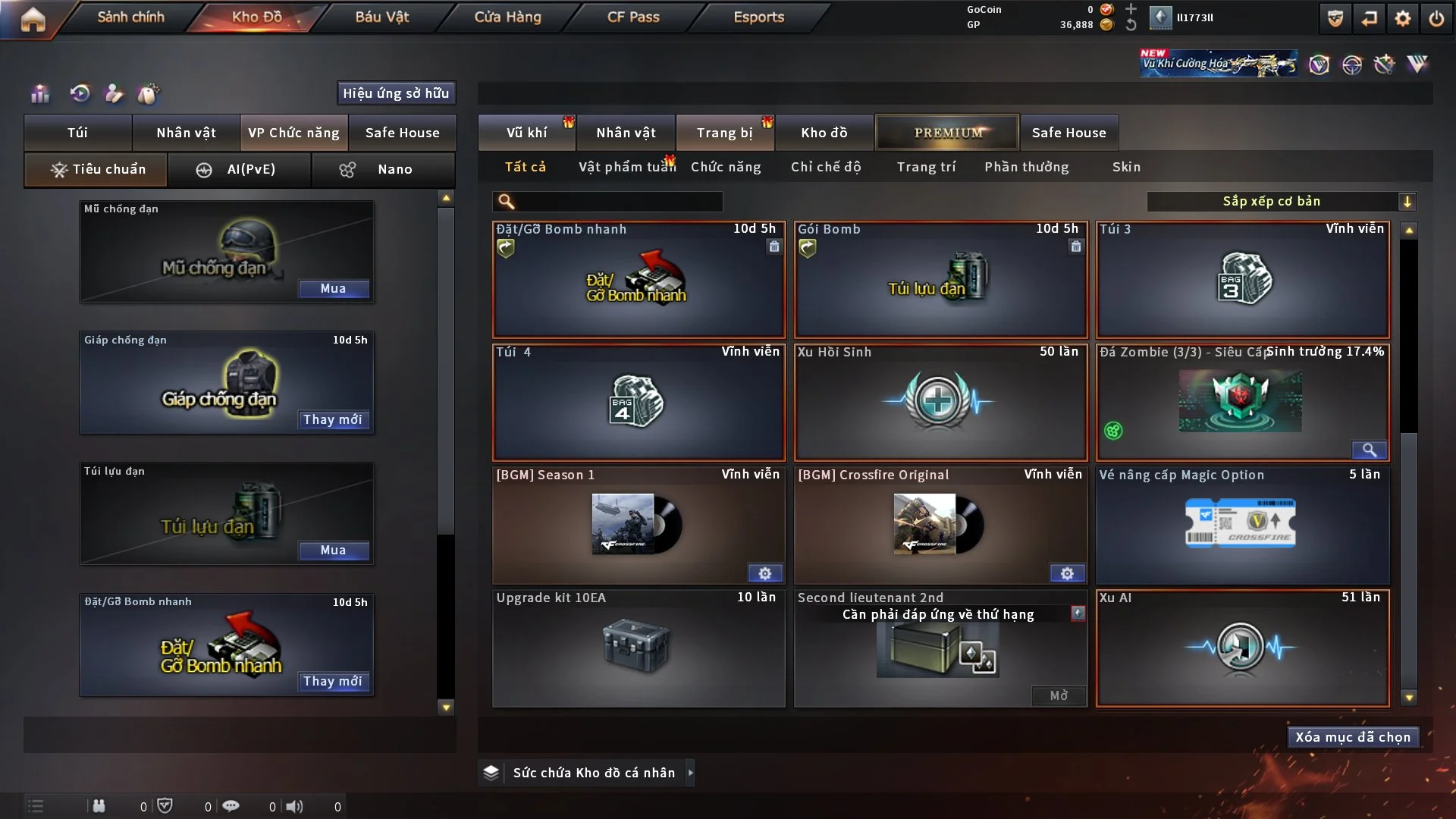Select the Túi 4 bag item
The width and height of the screenshot is (1456, 819).
638,402
